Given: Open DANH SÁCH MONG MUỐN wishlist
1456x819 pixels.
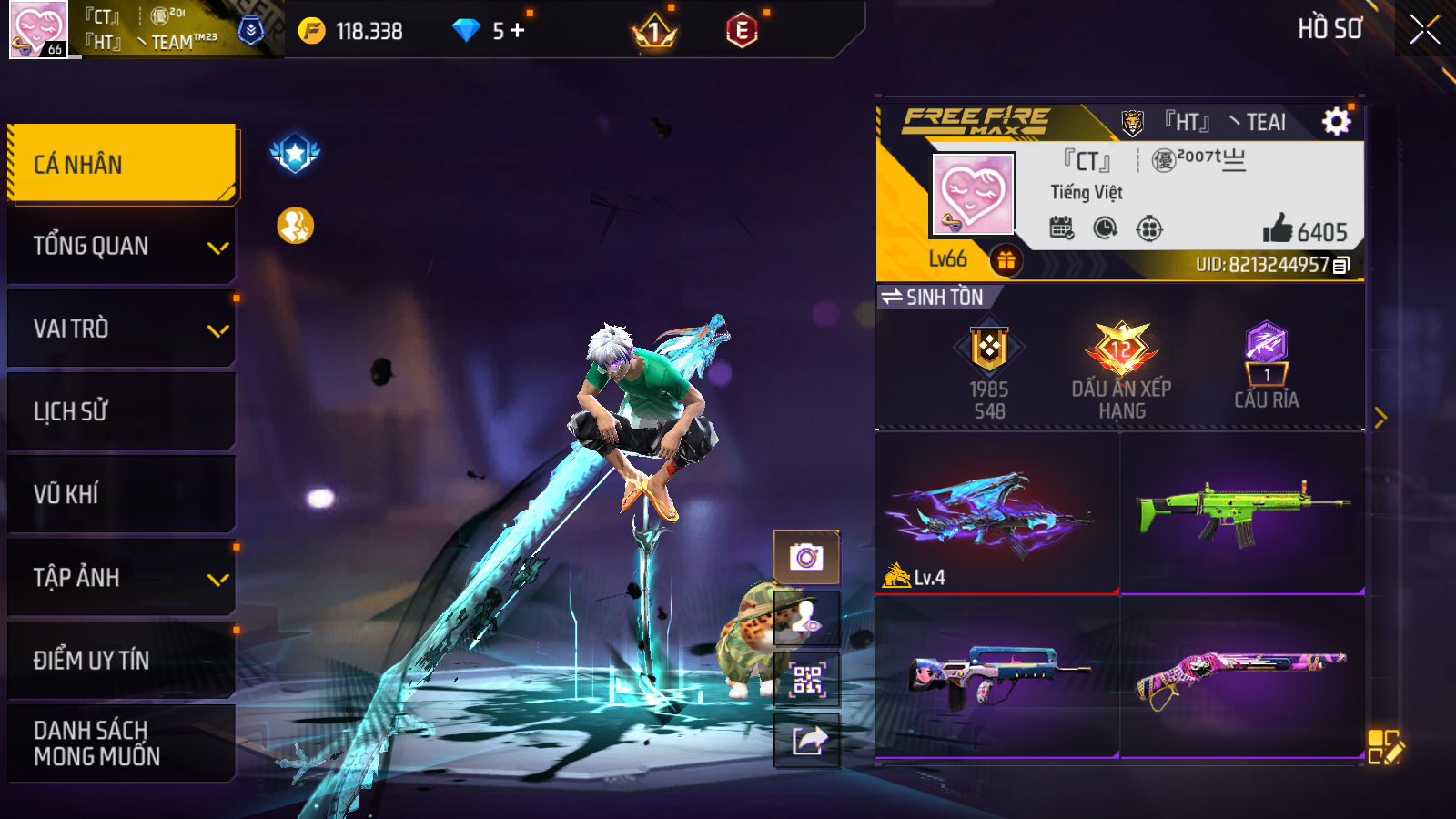Looking at the screenshot, I should click(x=121, y=743).
